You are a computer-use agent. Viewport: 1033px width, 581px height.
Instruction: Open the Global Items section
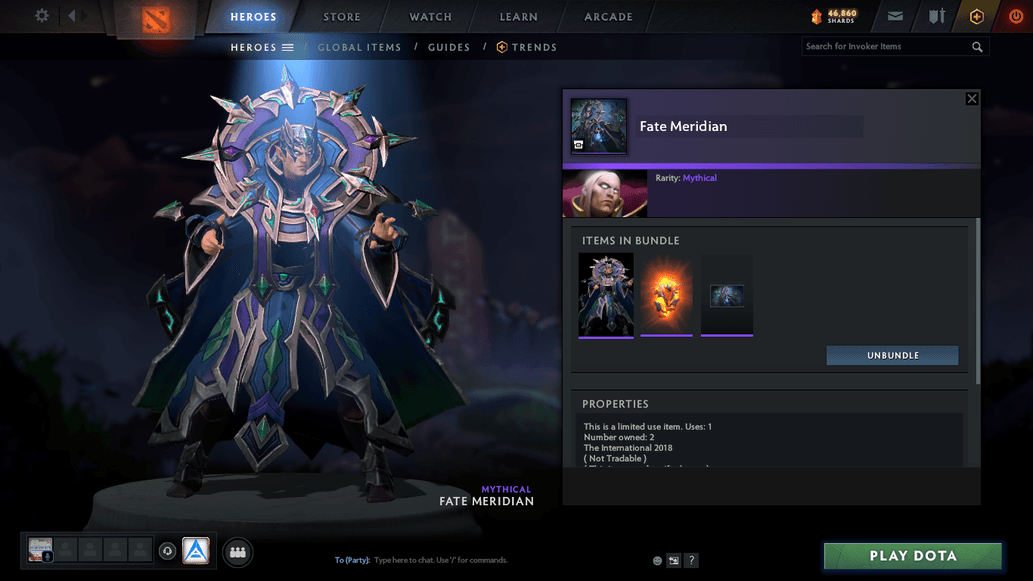(359, 47)
